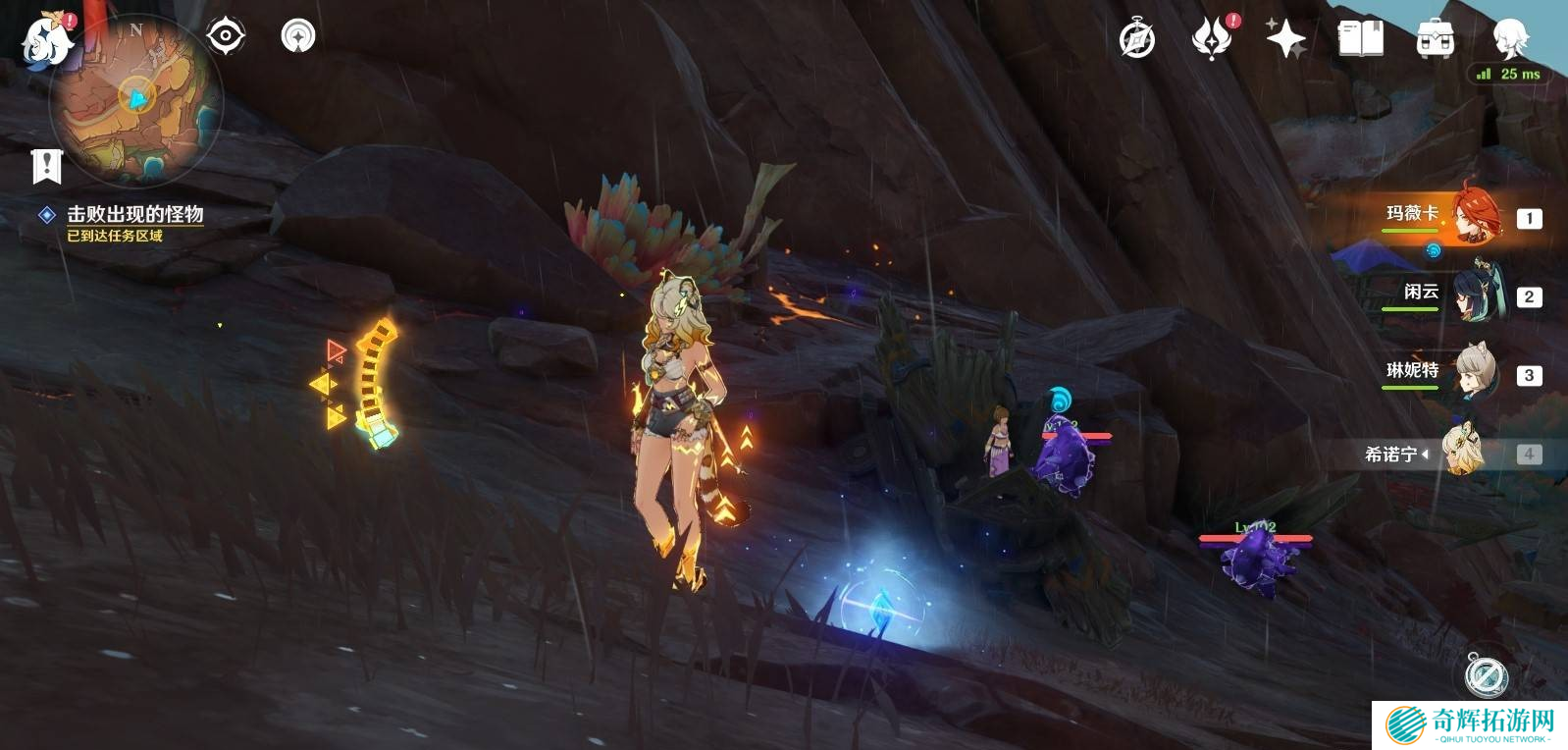The image size is (1568, 750).
Task: Open the backpack inventory icon
Action: click(1435, 39)
